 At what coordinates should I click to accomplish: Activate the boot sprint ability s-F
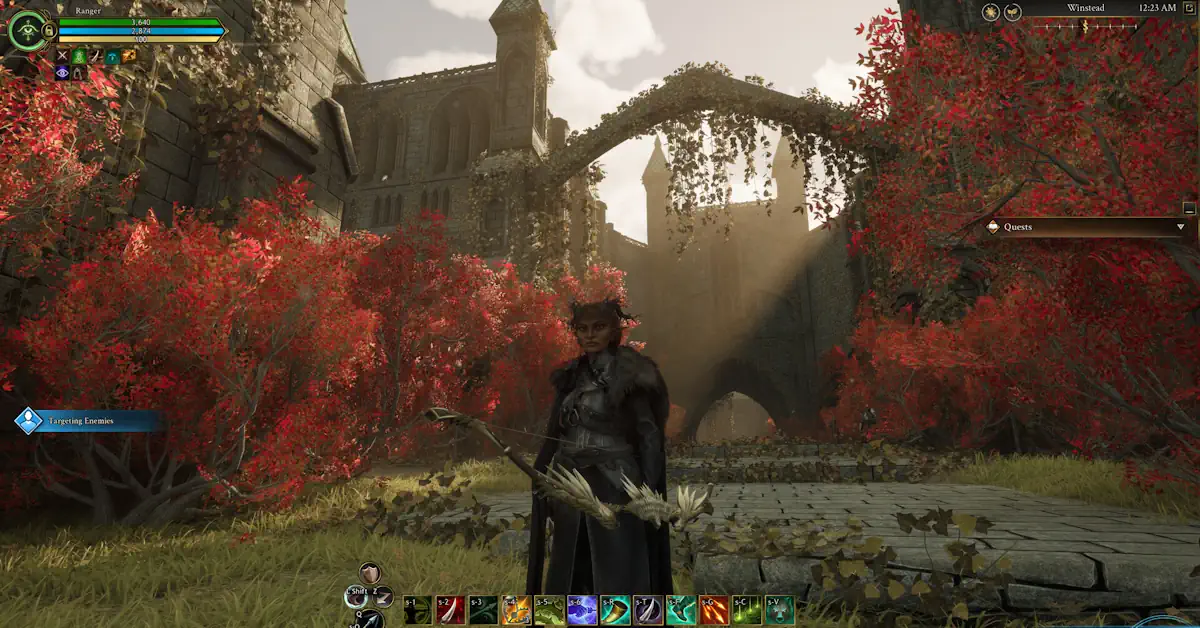681,610
